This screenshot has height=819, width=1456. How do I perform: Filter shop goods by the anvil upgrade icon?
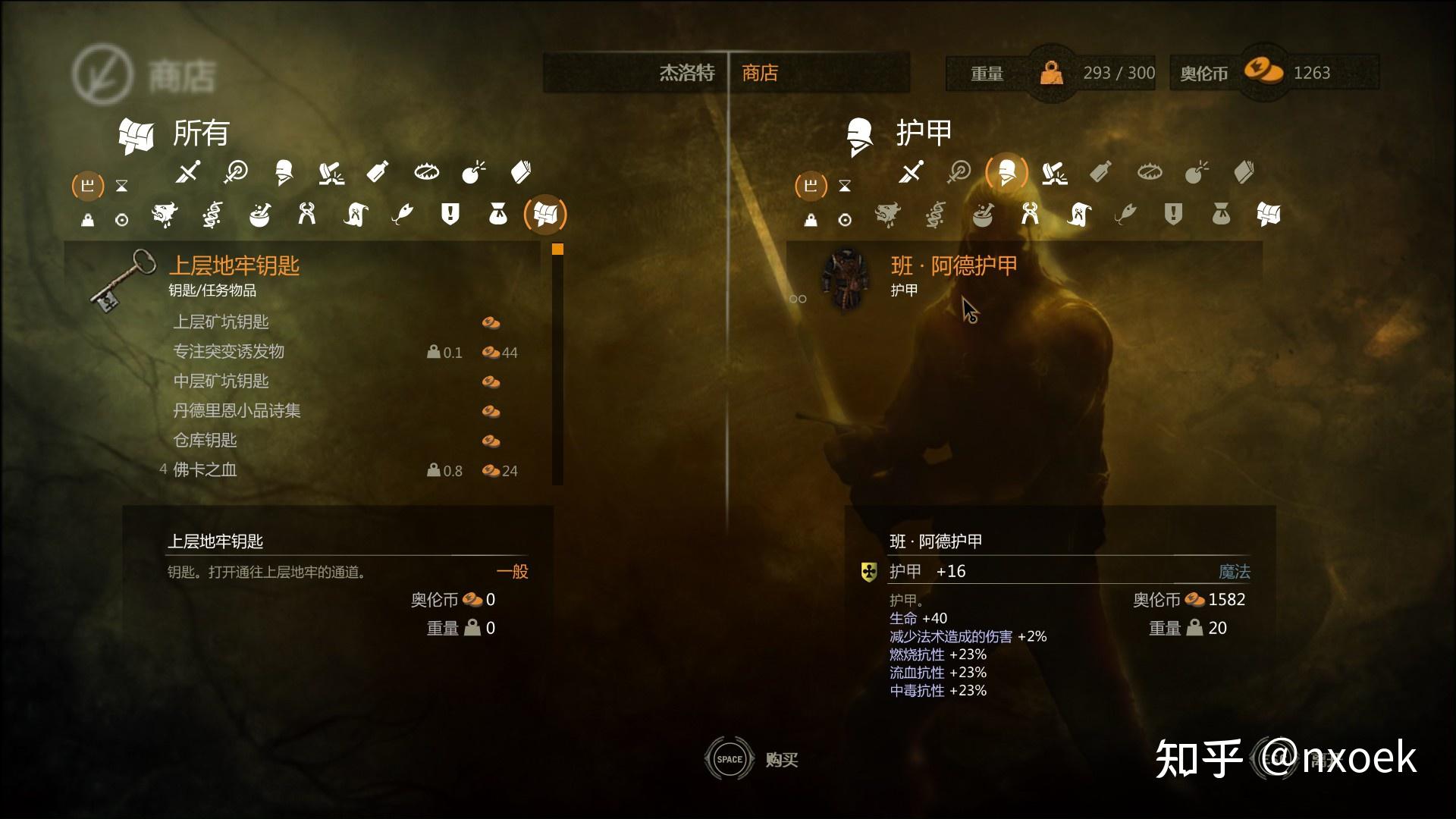[x=1054, y=174]
